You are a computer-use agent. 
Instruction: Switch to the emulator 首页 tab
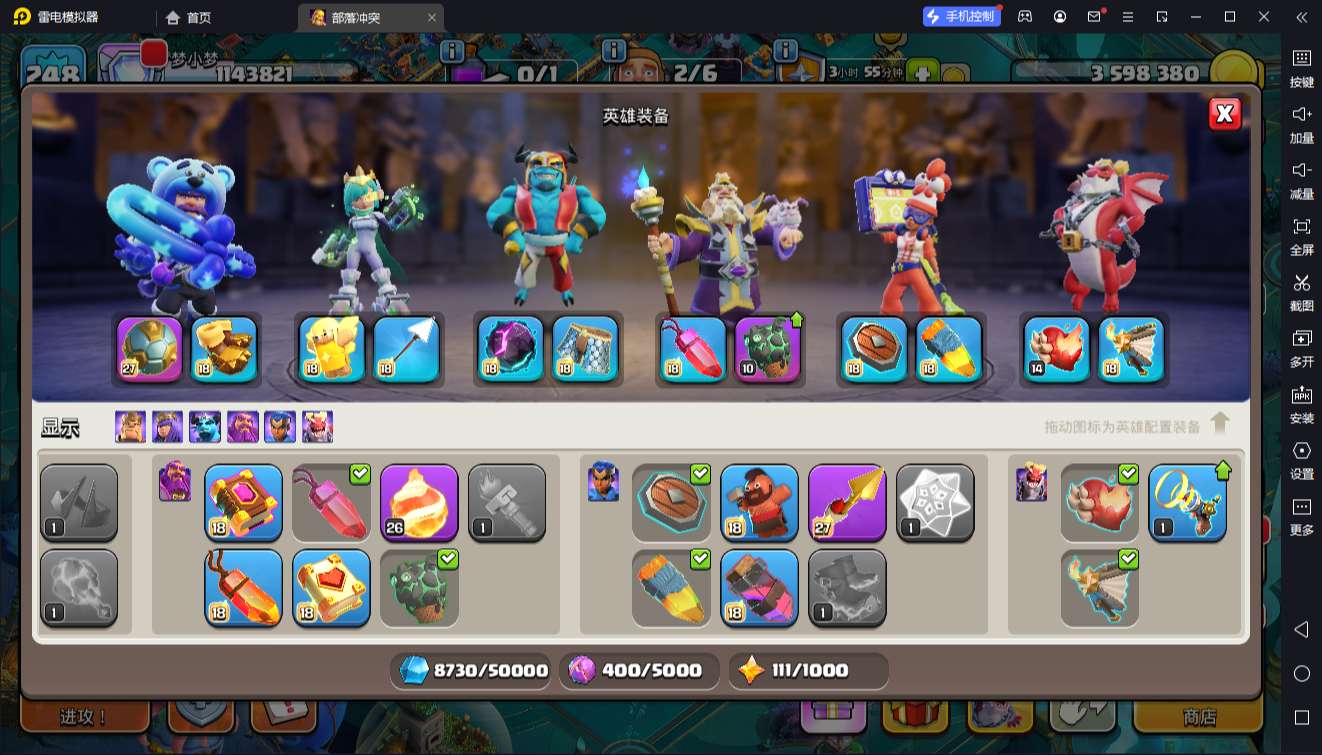click(189, 17)
